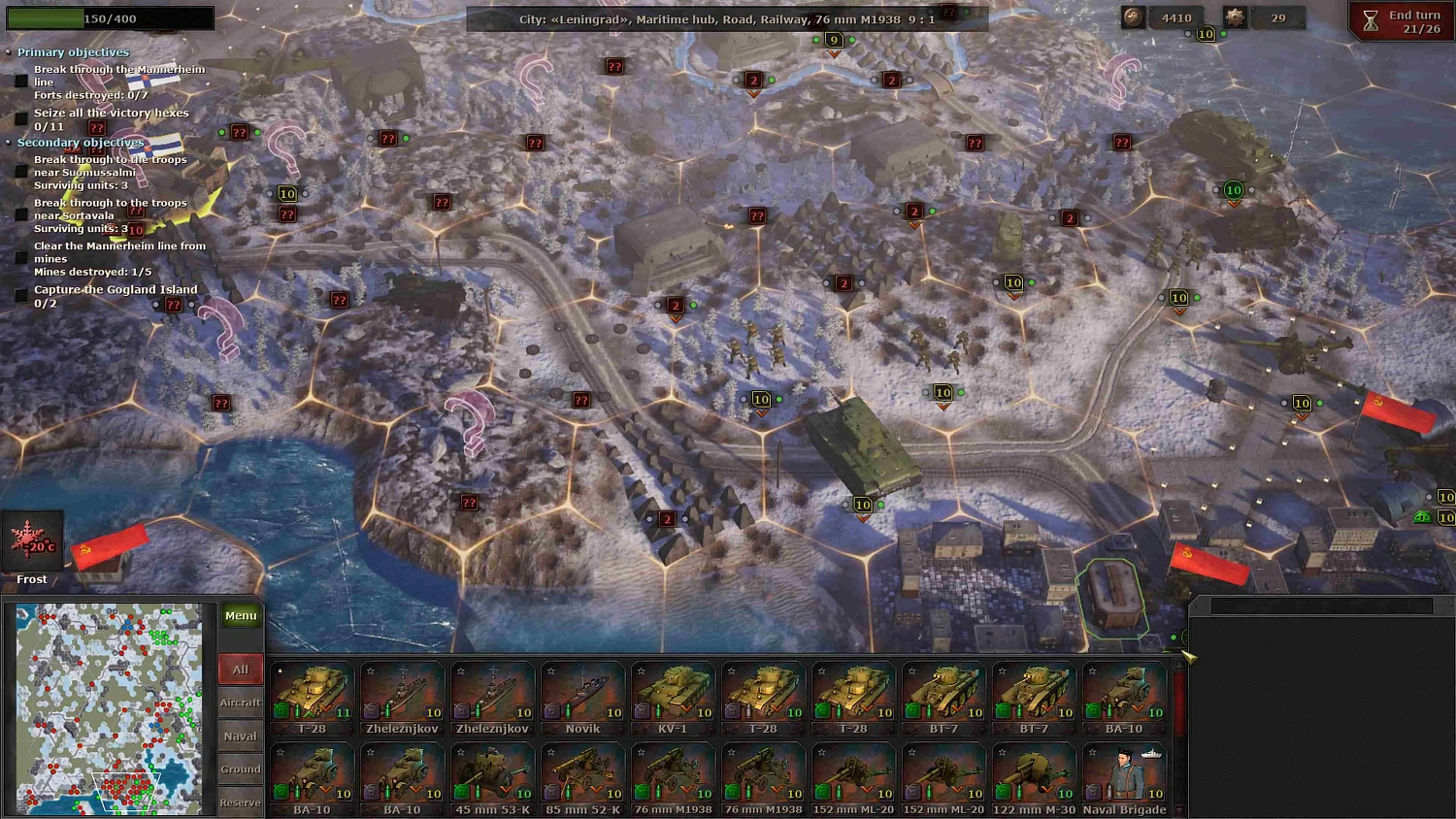This screenshot has width=1456, height=819.
Task: Open the game Menu
Action: 240,614
